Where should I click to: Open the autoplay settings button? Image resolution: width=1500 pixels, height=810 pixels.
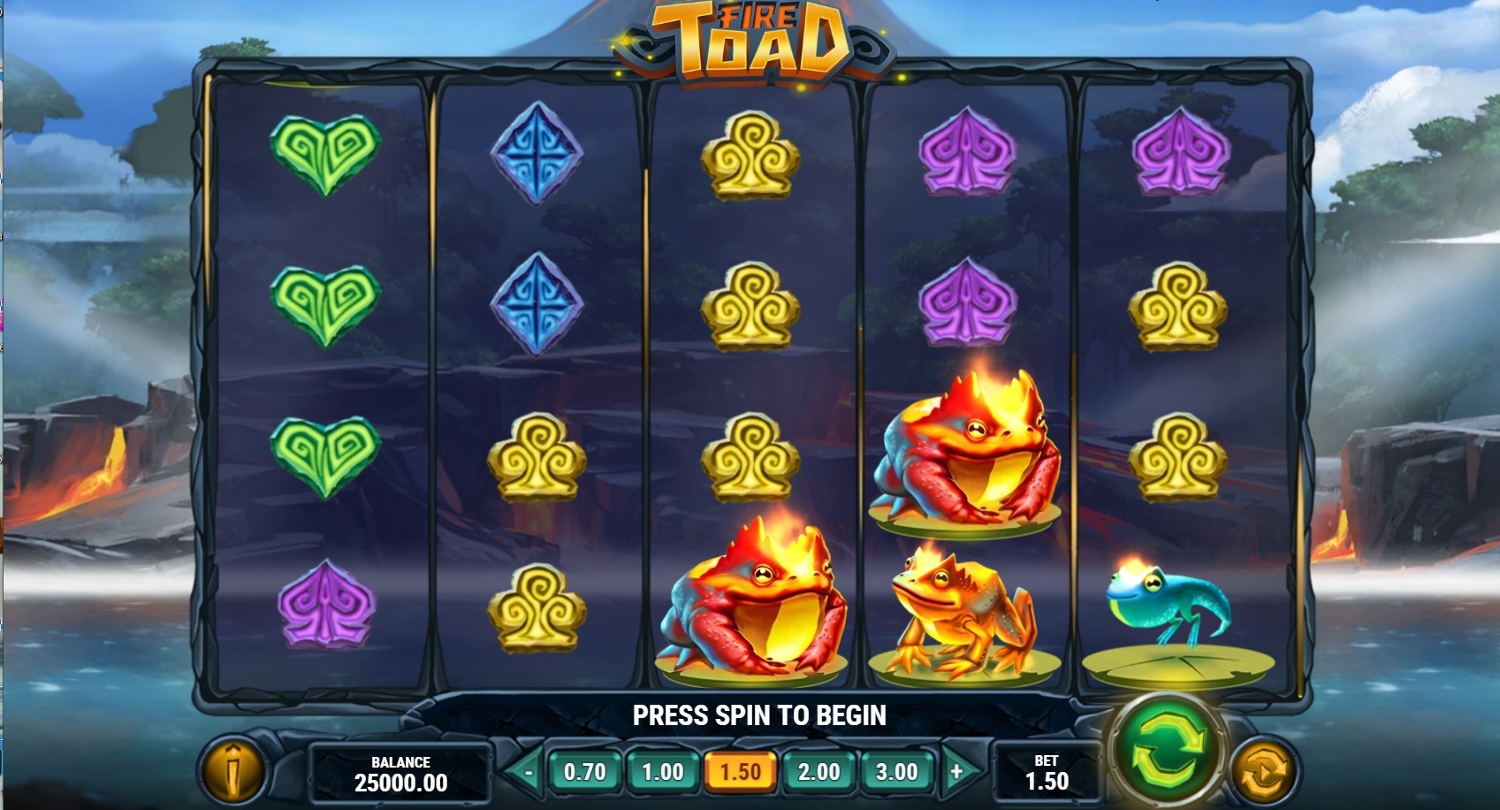(1262, 769)
